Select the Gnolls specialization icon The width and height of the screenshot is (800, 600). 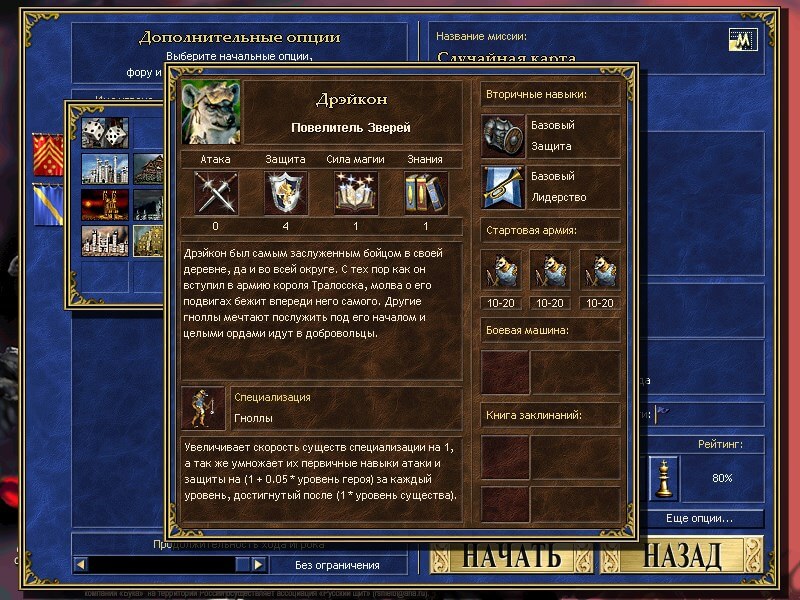click(x=203, y=407)
